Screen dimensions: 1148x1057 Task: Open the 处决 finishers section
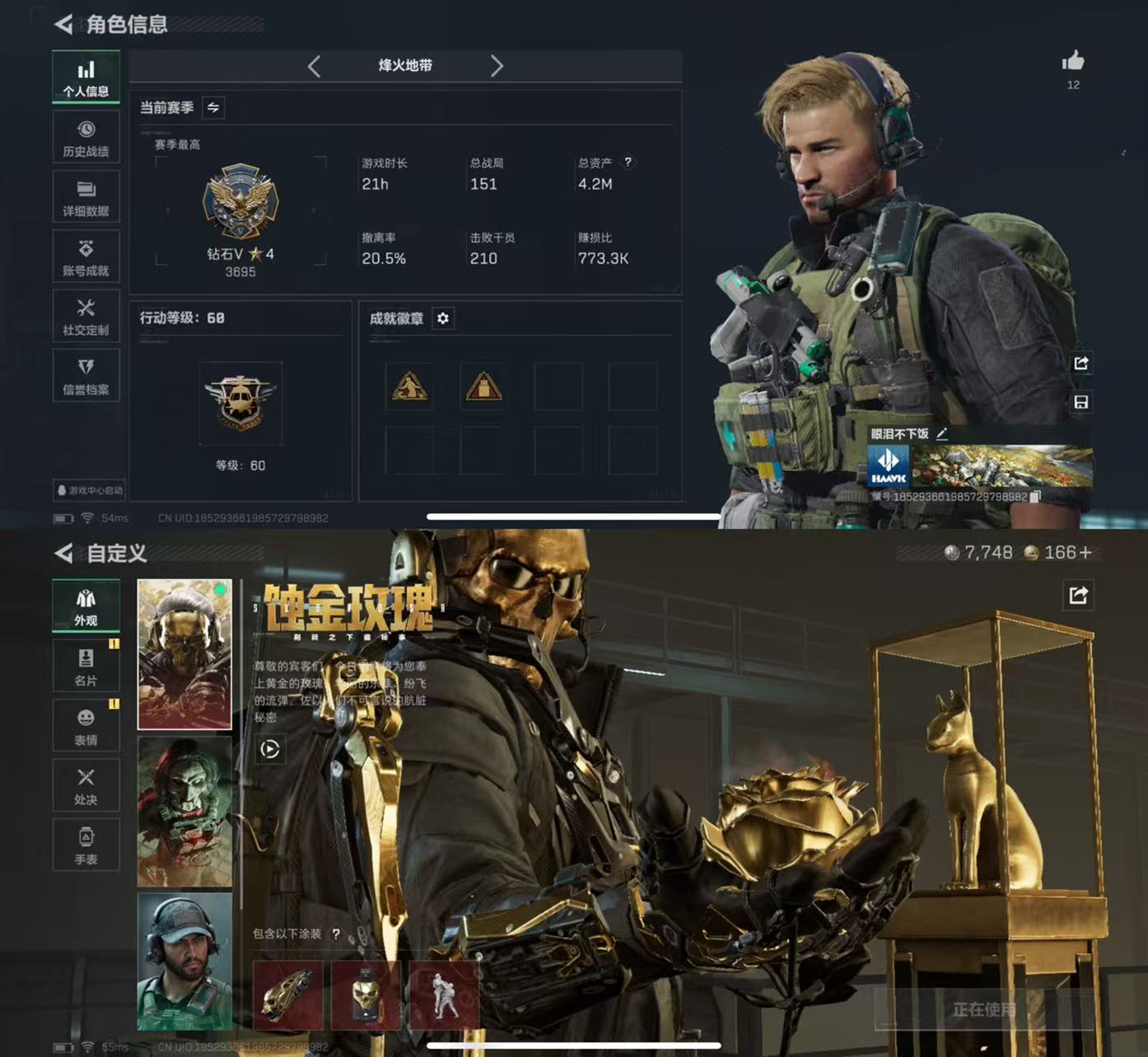(x=86, y=785)
